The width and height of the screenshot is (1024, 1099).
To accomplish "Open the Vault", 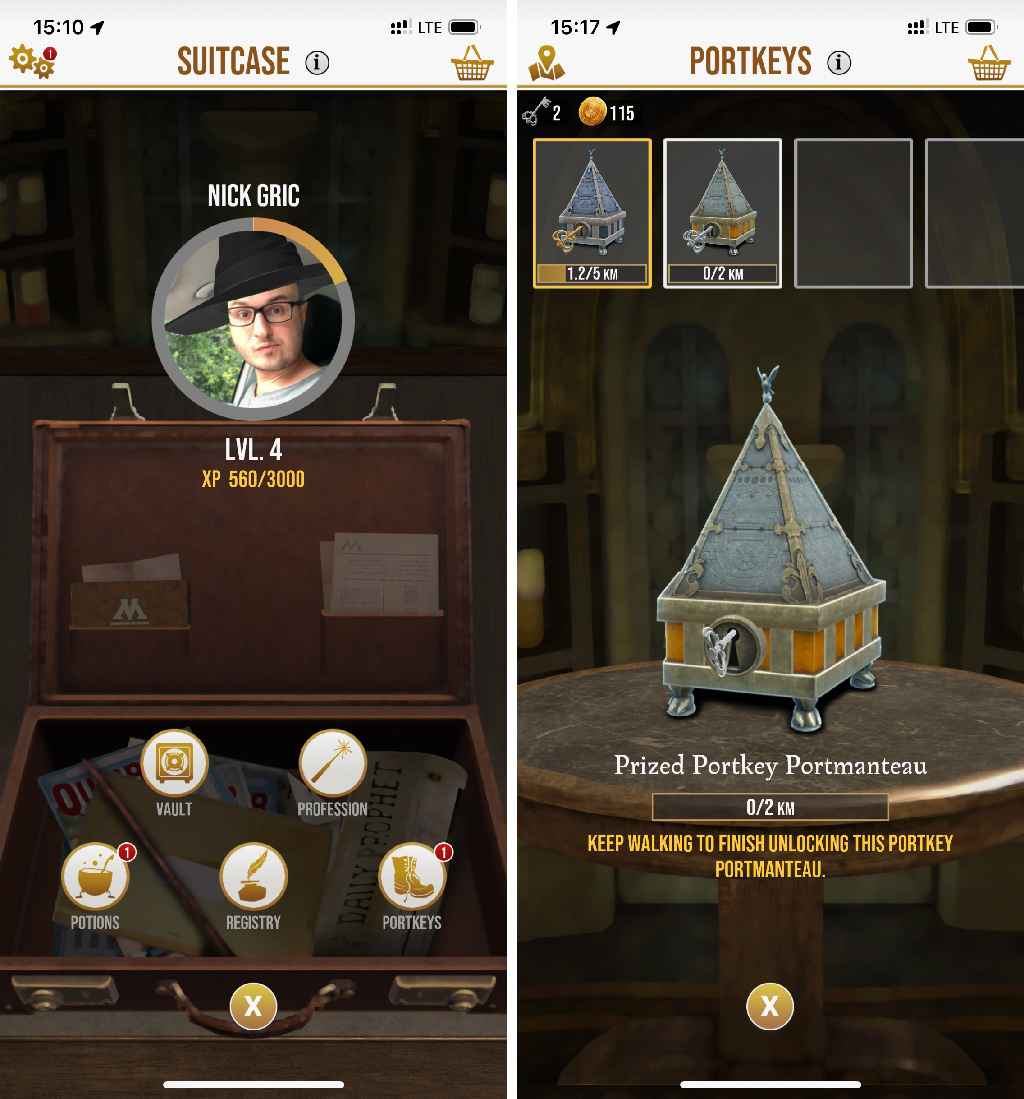I will [174, 764].
